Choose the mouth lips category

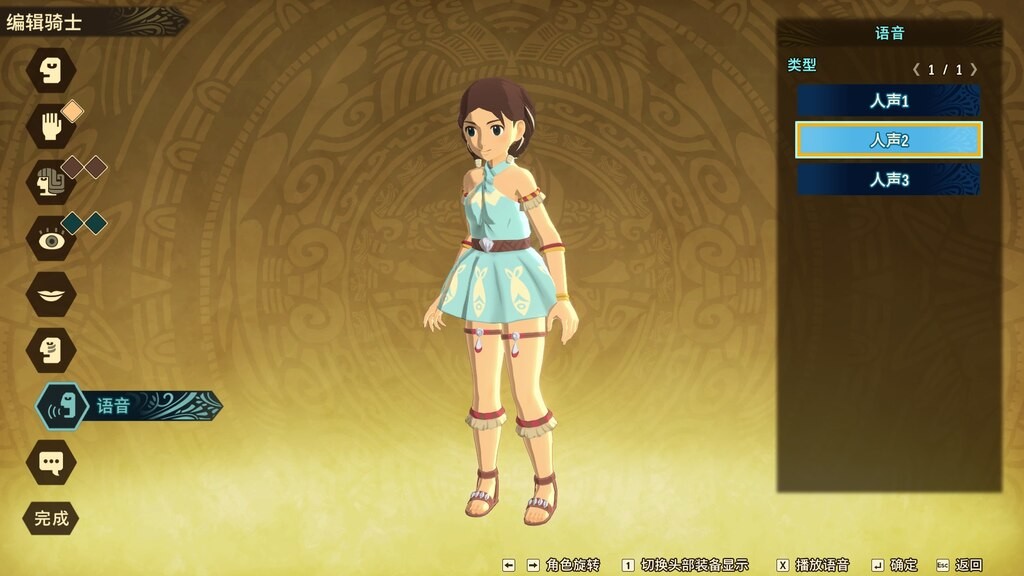pyautogui.click(x=51, y=294)
